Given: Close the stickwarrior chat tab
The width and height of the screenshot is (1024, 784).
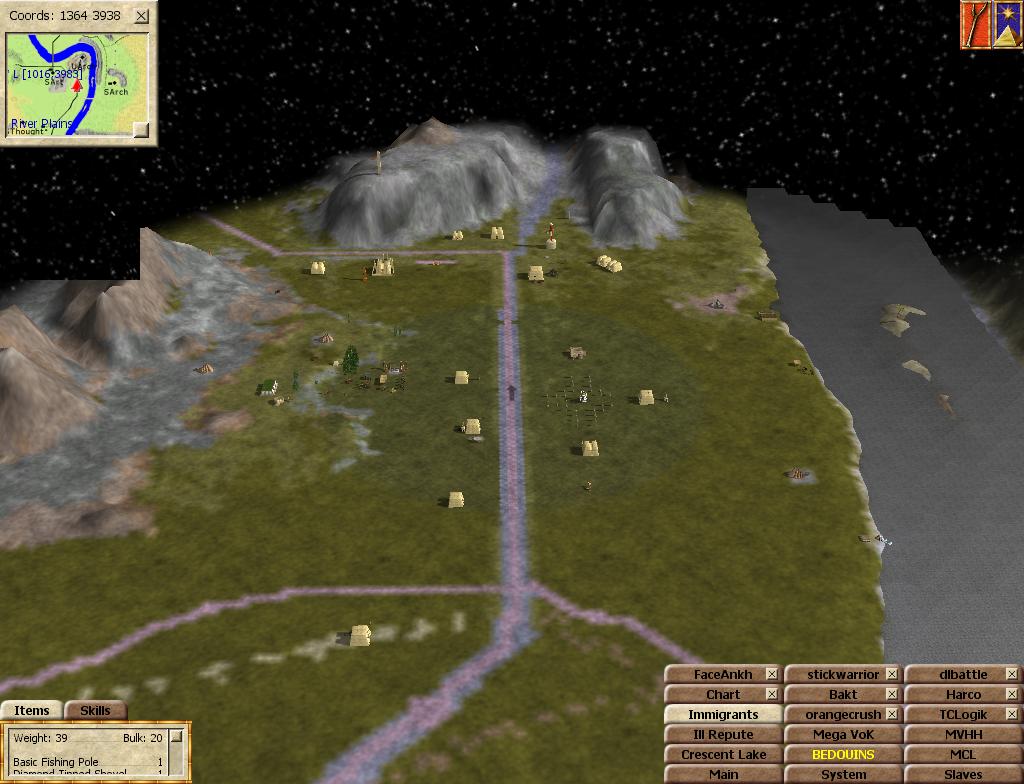Looking at the screenshot, I should point(892,674).
